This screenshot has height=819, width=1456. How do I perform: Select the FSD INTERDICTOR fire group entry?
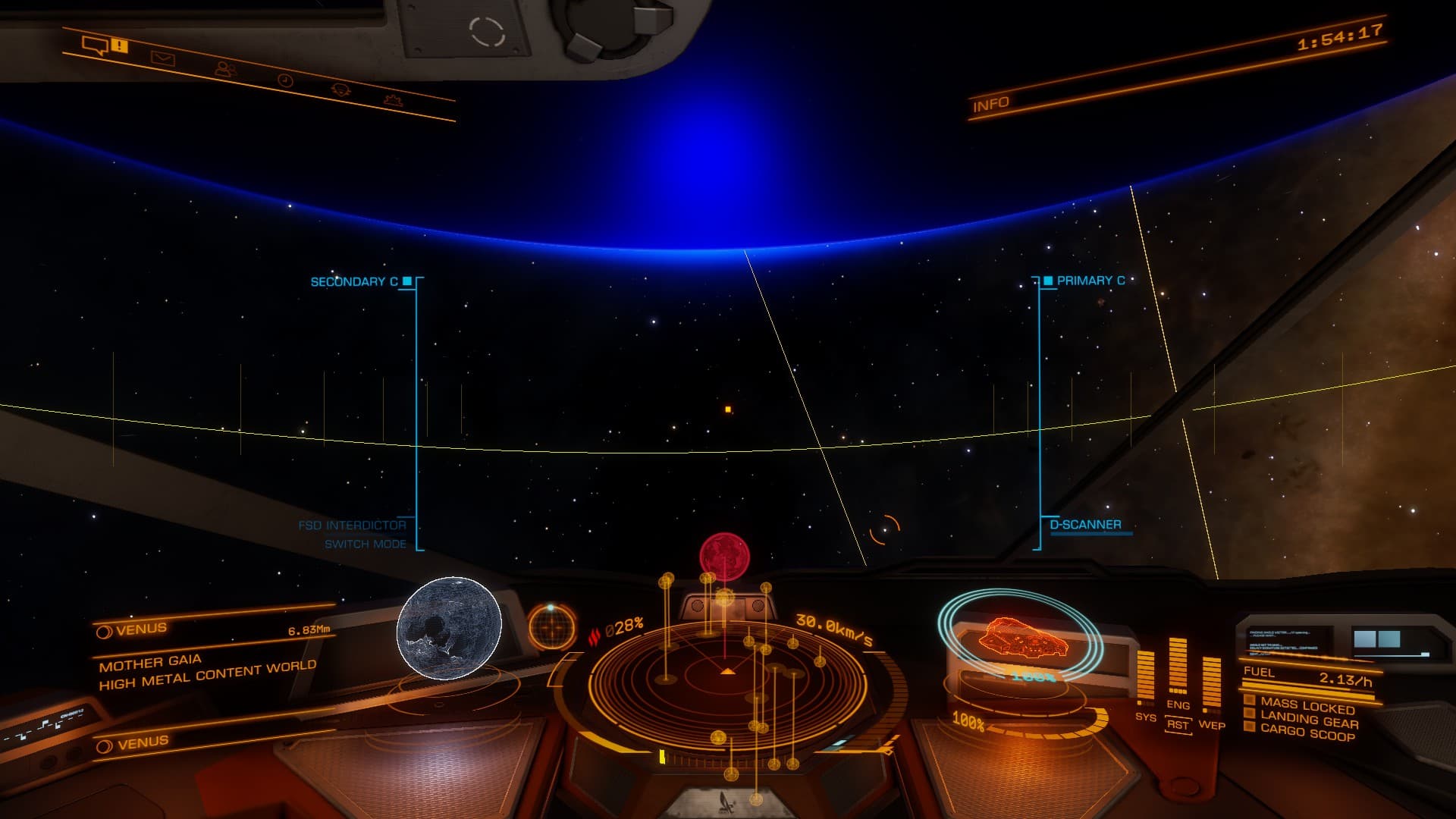coord(353,525)
